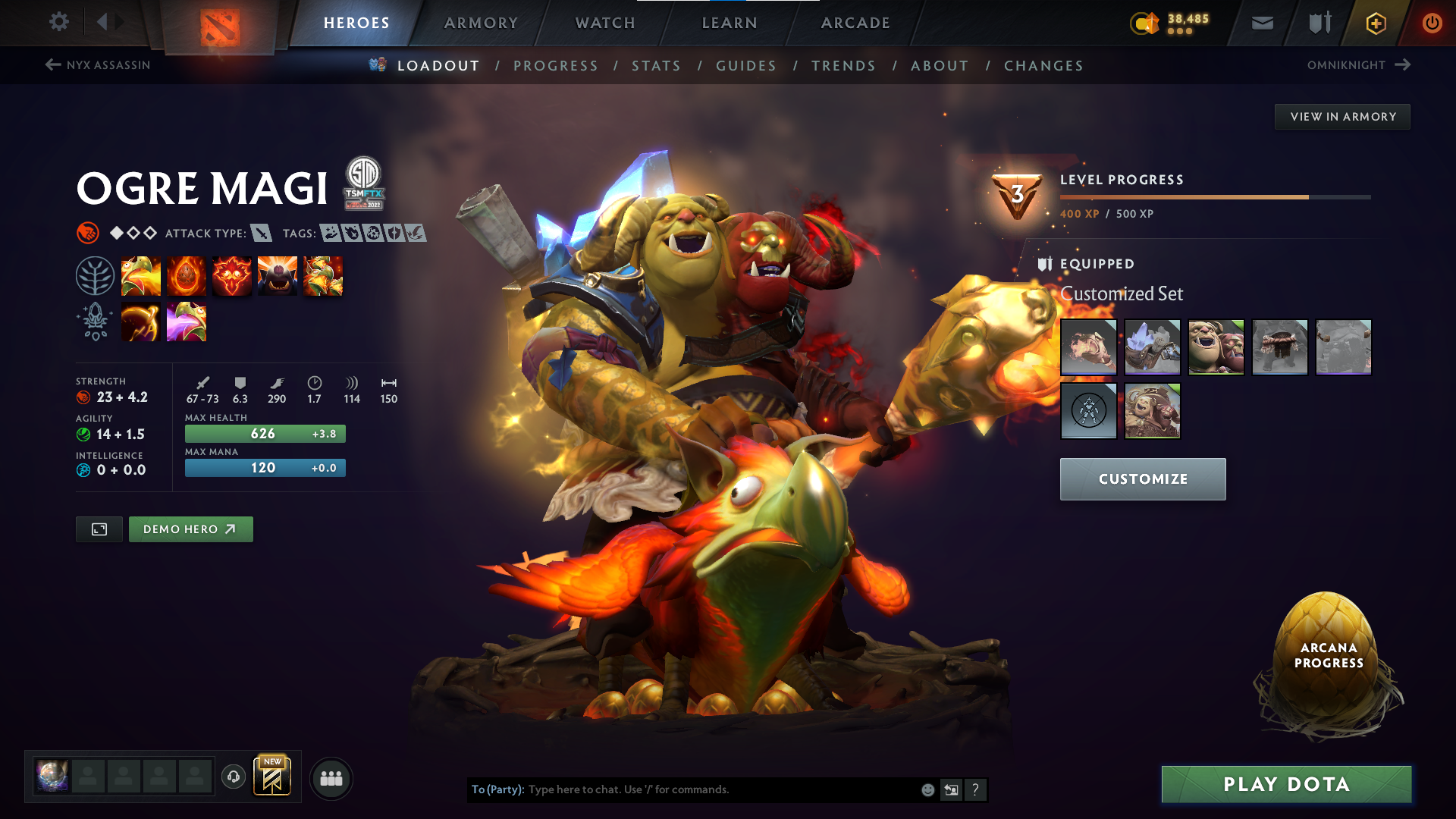Image resolution: width=1456 pixels, height=819 pixels.
Task: Expand the talent tree branch icon
Action: 95,275
